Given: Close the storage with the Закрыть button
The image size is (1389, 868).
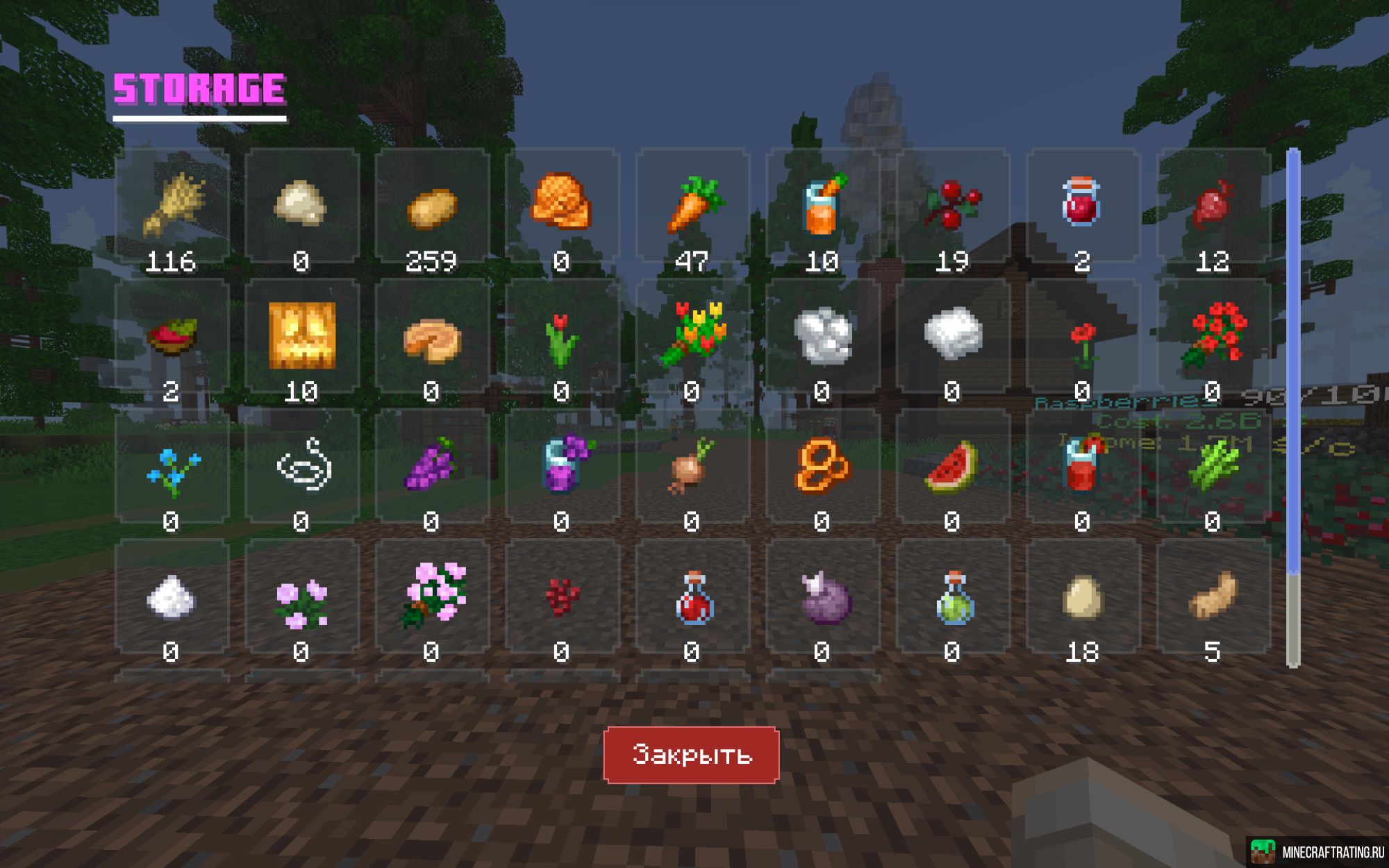Looking at the screenshot, I should [691, 755].
